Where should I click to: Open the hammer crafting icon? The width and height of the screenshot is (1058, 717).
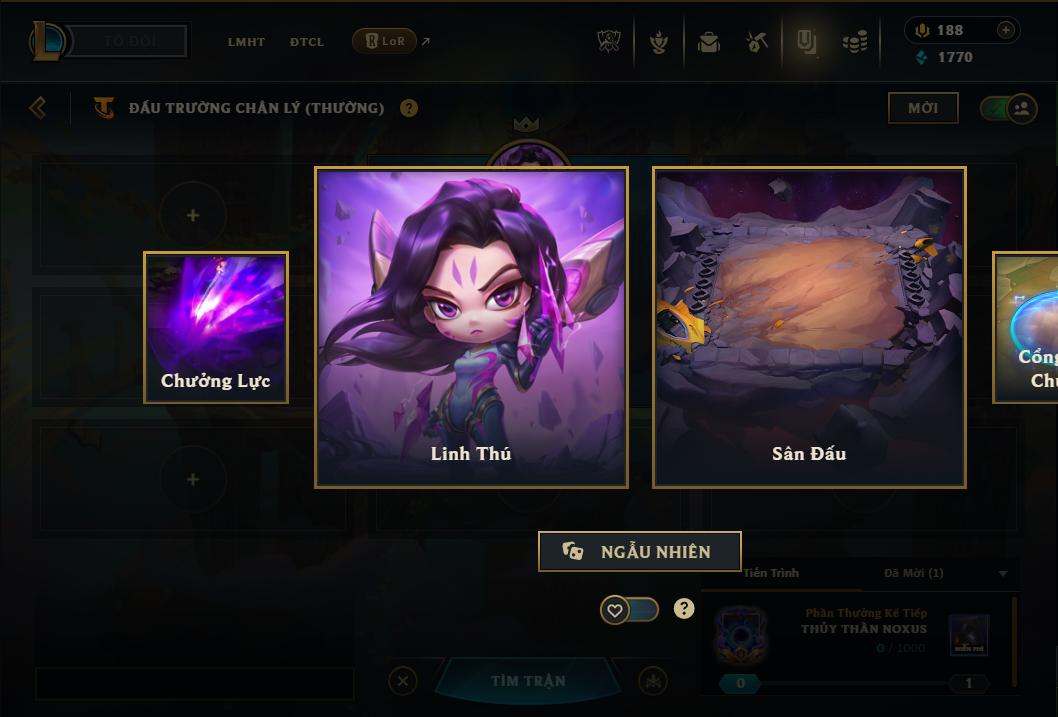[757, 42]
